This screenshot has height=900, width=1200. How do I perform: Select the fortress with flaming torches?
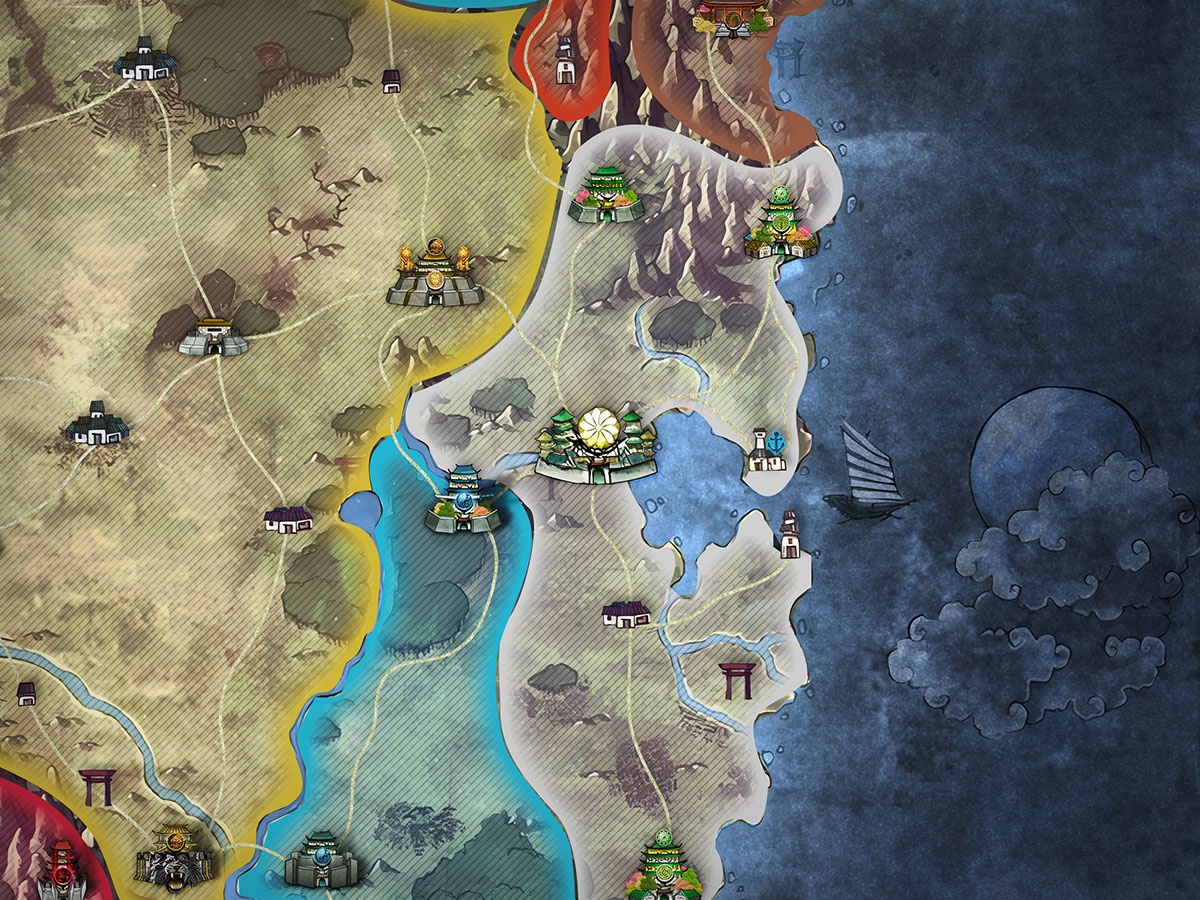coord(435,273)
